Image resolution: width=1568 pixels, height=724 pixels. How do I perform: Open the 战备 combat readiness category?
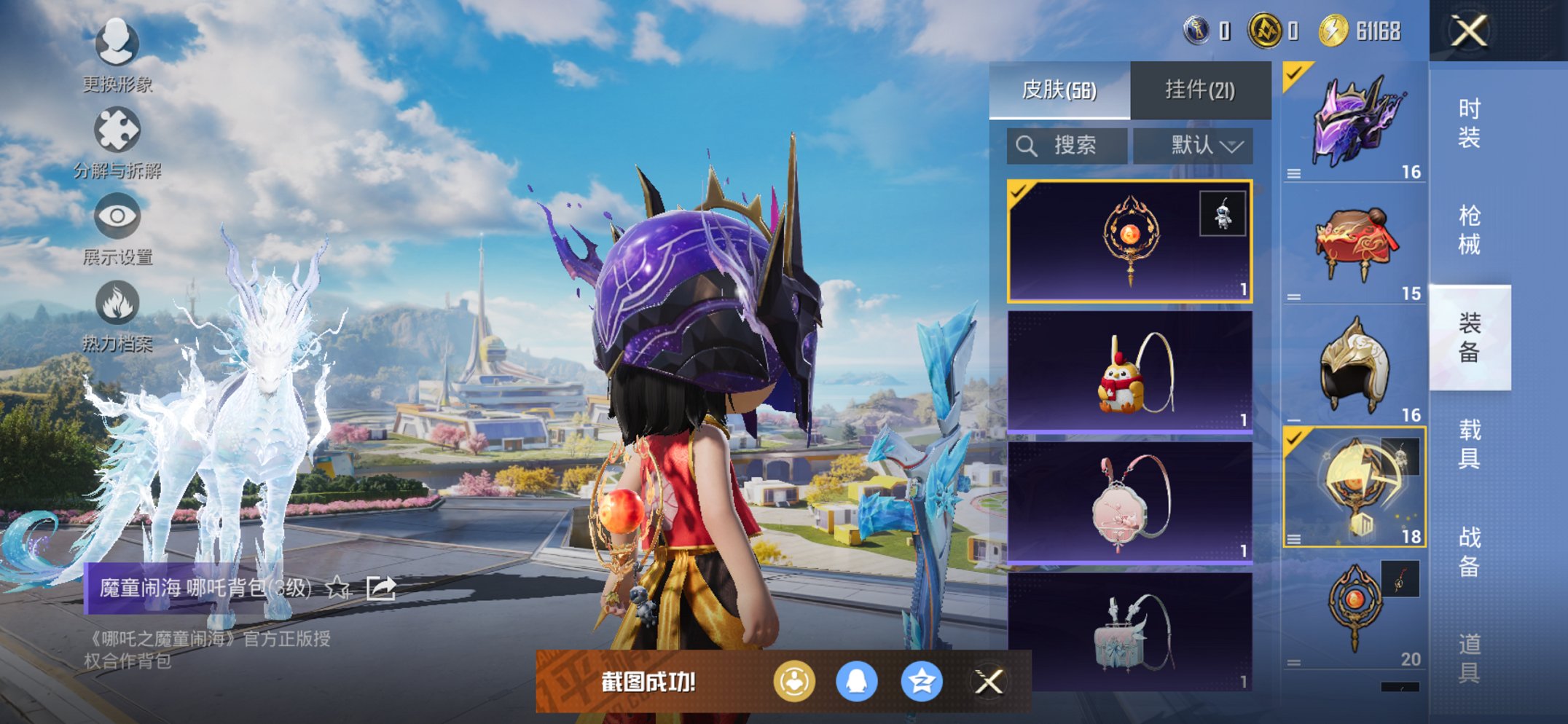1469,551
